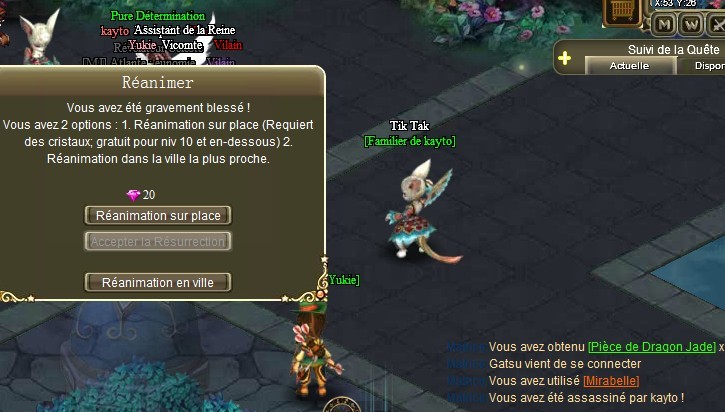Click the M button near minimap
725x412 pixels.
(x=664, y=25)
